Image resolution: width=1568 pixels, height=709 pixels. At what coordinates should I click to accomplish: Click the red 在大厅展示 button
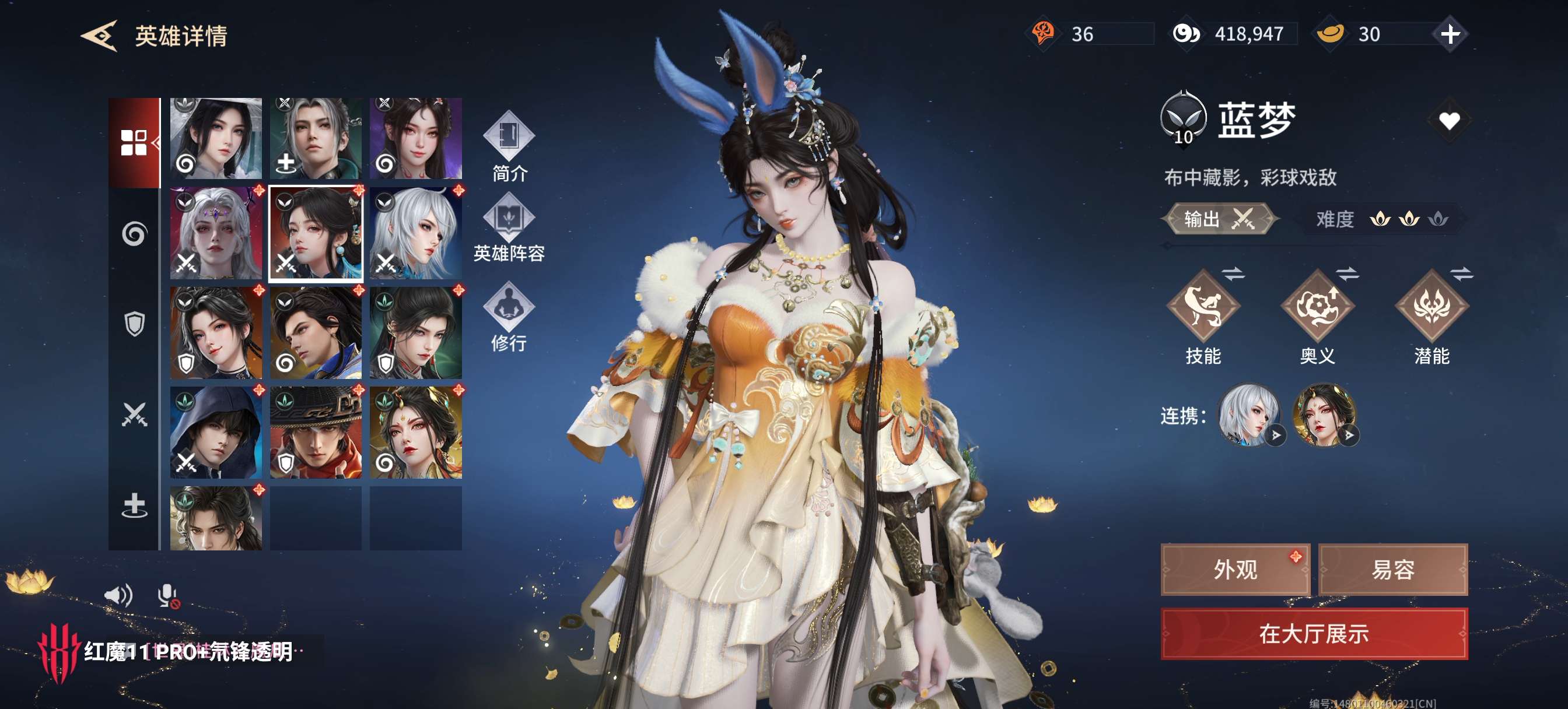click(1314, 634)
